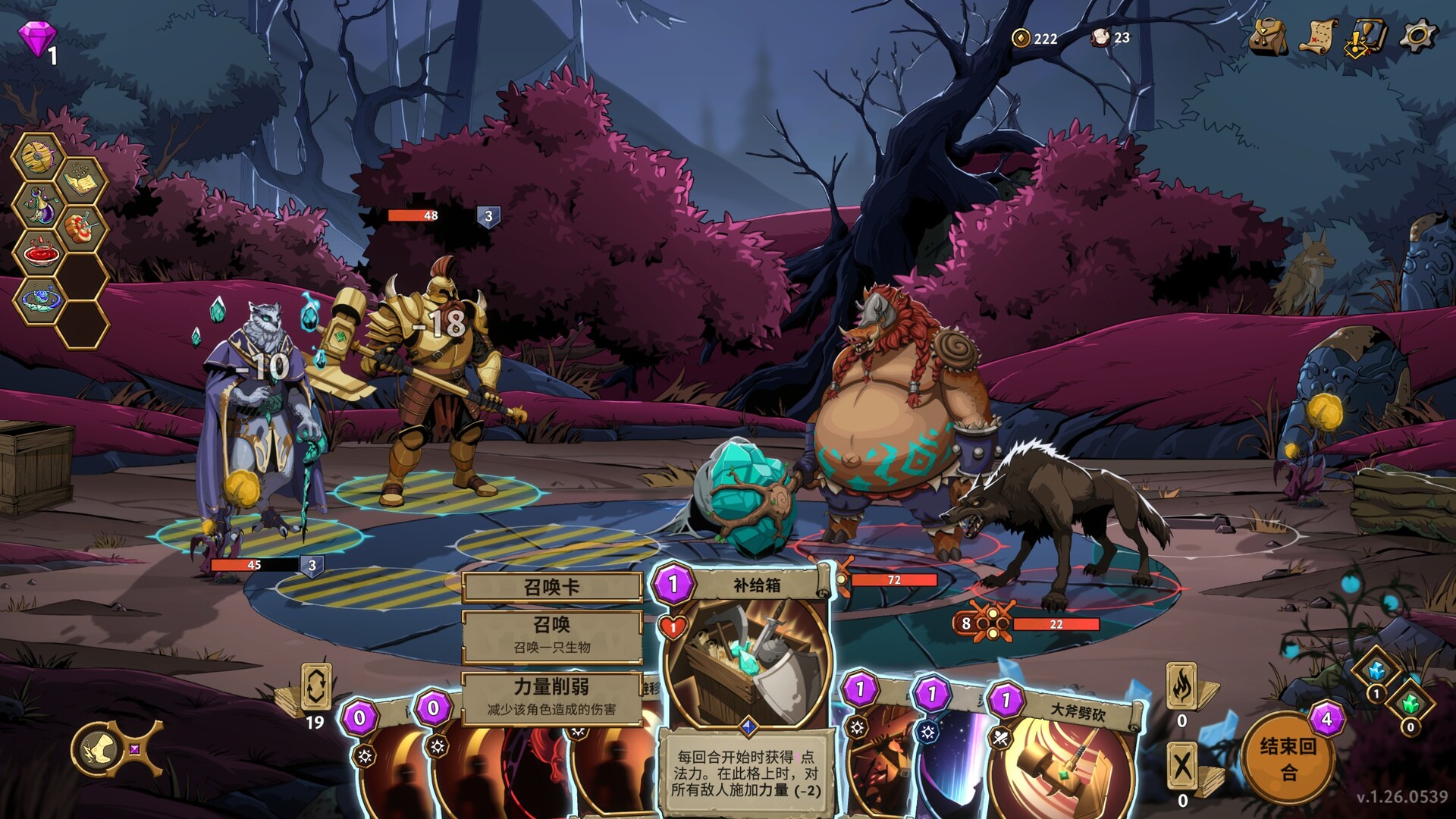Viewport: 1456px width, 819px height.
Task: Select the blue crystal gem icon
Action: pos(1376,670)
